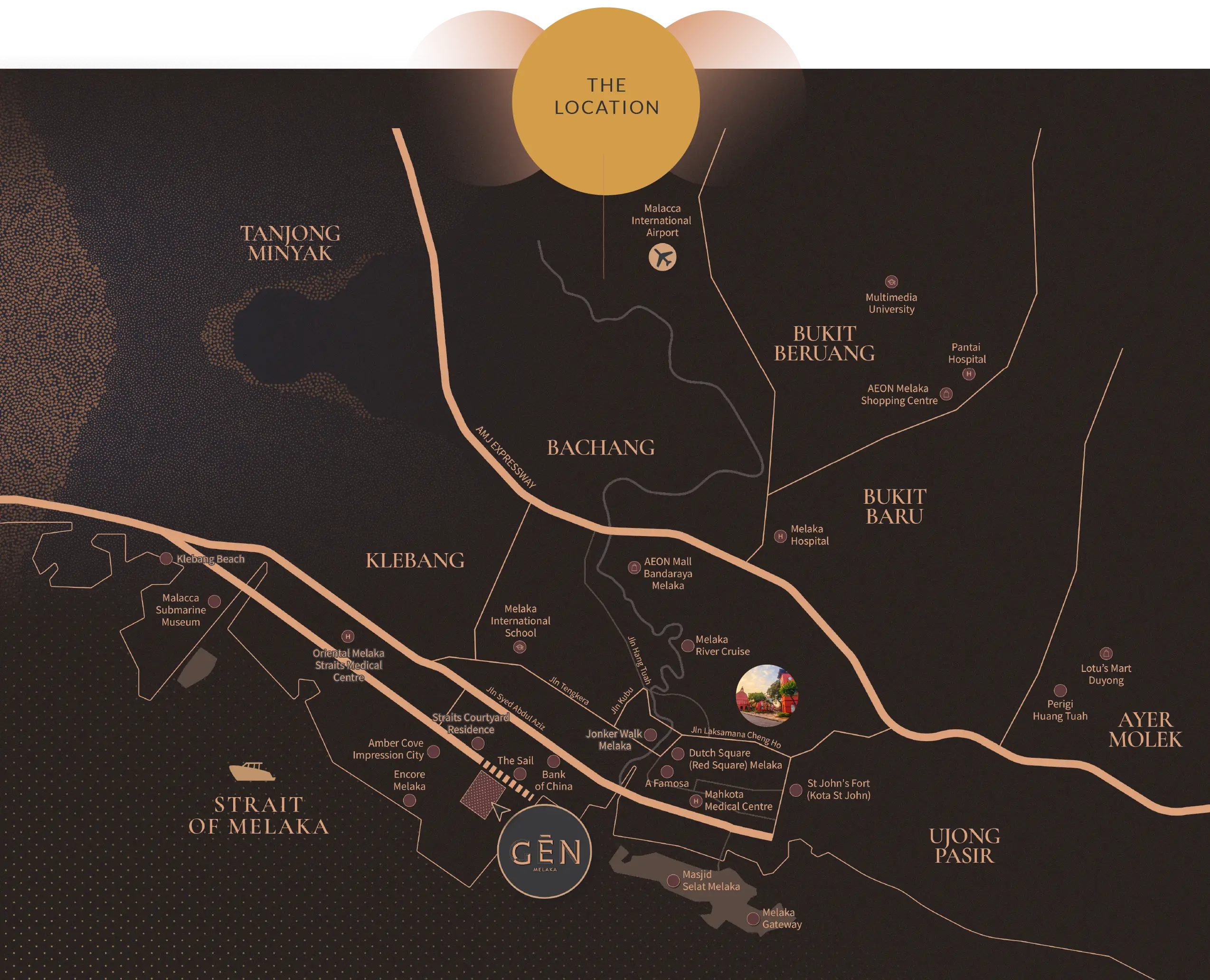
Task: Click the A Famosa map marker
Action: [x=667, y=771]
